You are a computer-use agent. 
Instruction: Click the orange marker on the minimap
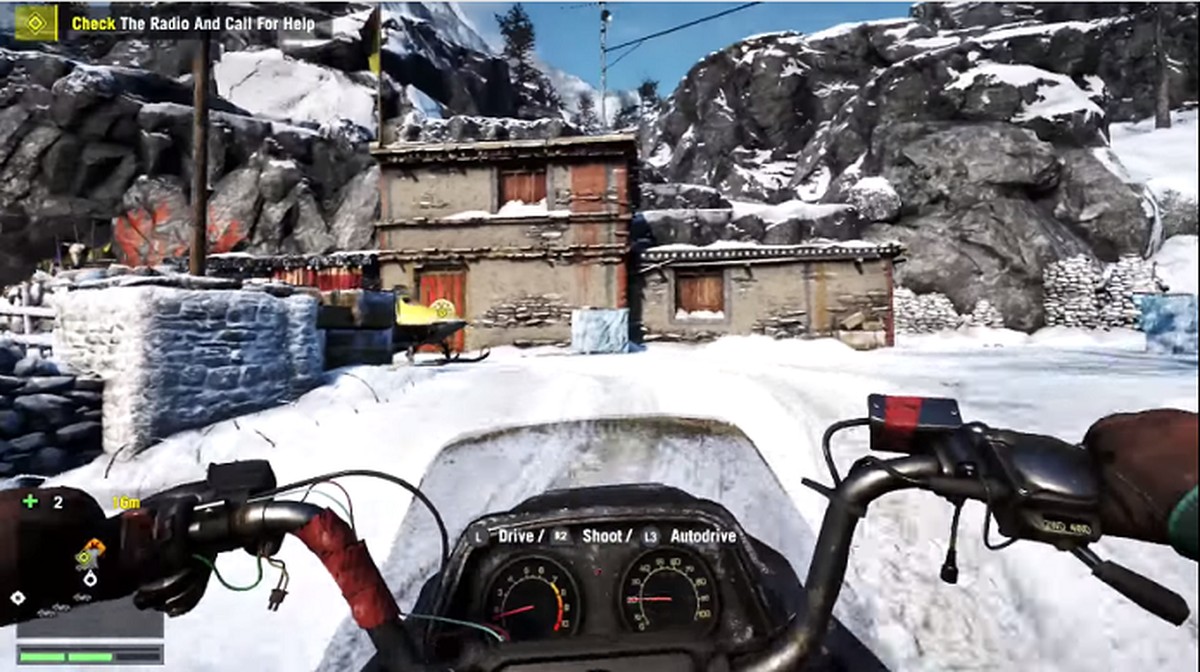click(94, 546)
